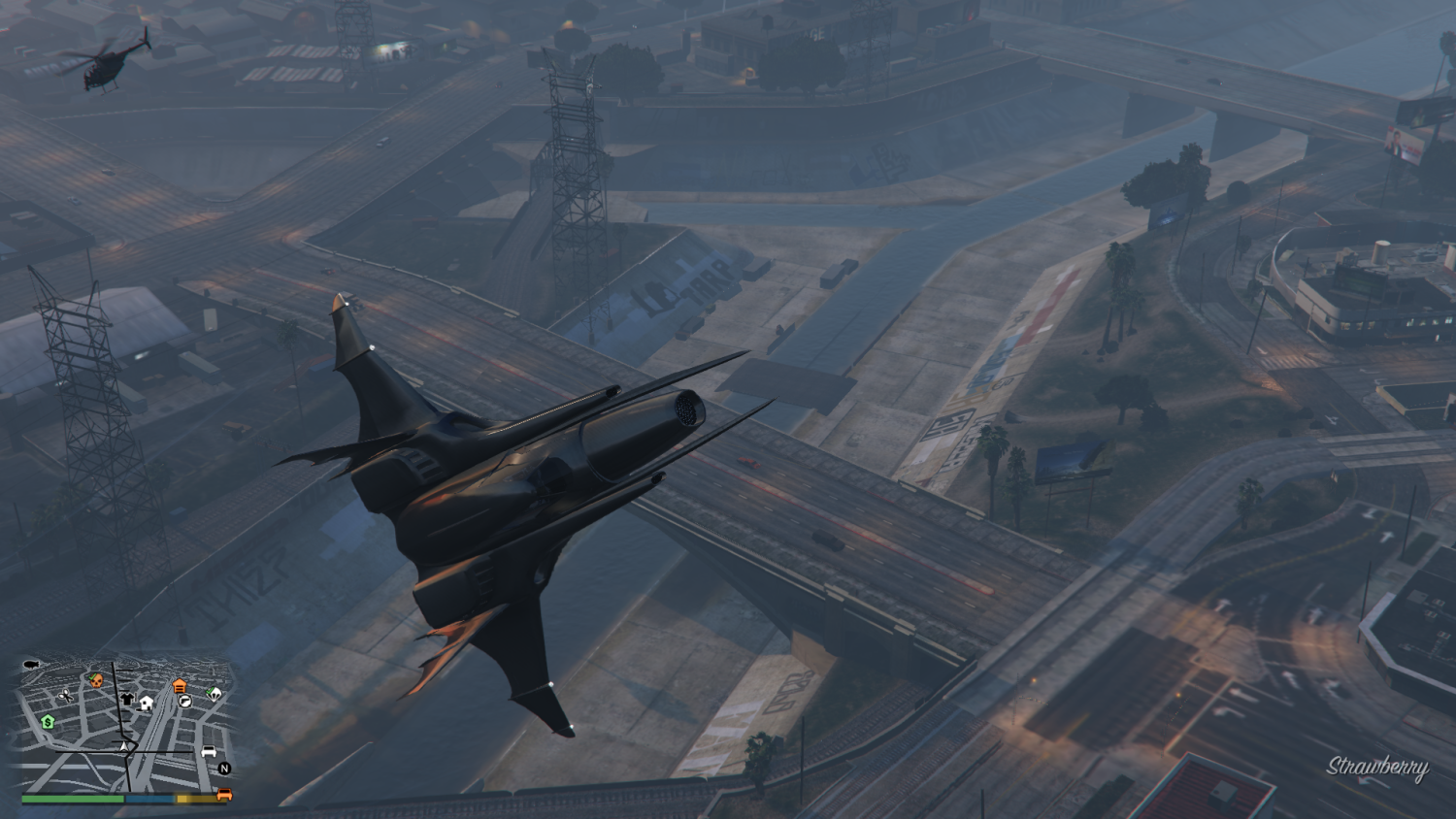The height and width of the screenshot is (819, 1456).
Task: Click the Ammu-Nation pistol marker
Action: pos(184,701)
